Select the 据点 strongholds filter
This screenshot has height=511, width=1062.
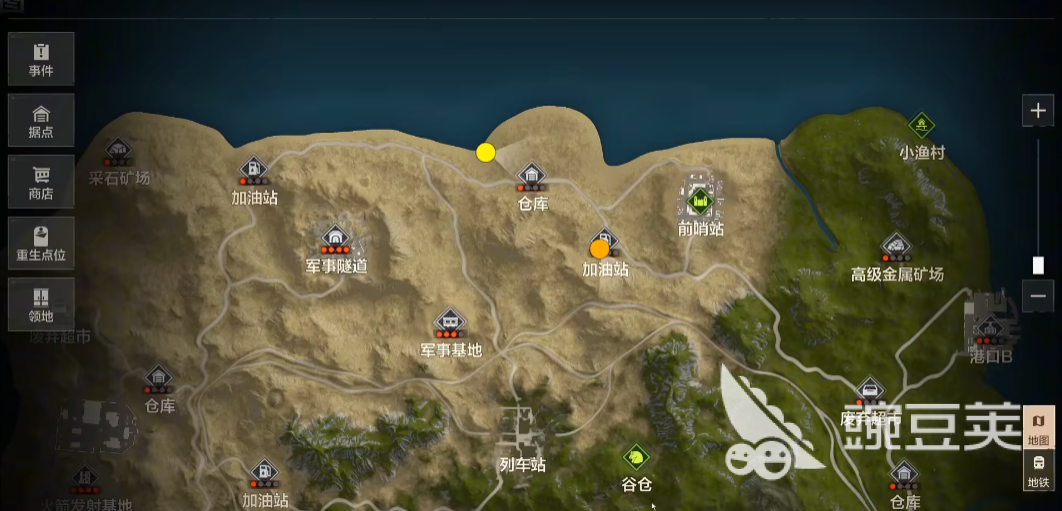[x=41, y=120]
